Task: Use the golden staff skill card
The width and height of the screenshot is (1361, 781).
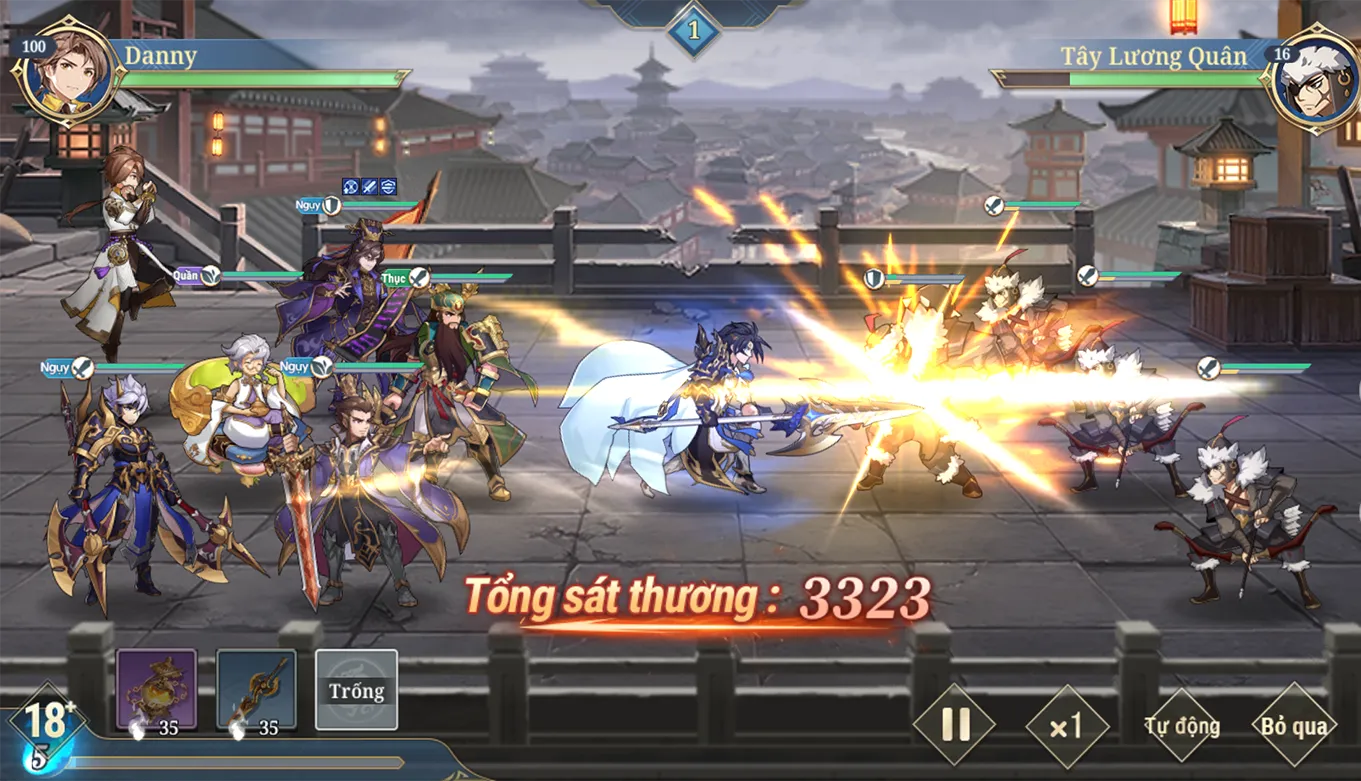Action: click(257, 689)
